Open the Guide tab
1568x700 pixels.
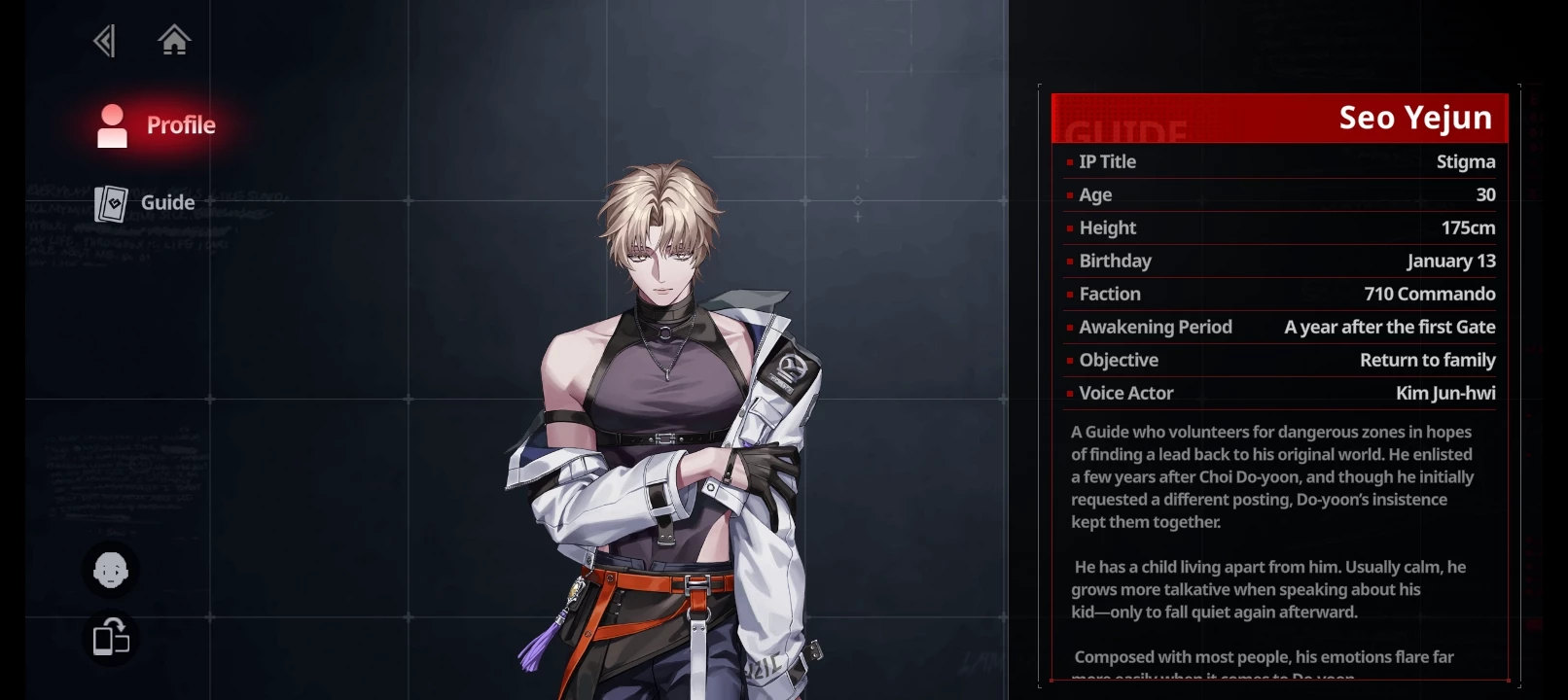146,203
